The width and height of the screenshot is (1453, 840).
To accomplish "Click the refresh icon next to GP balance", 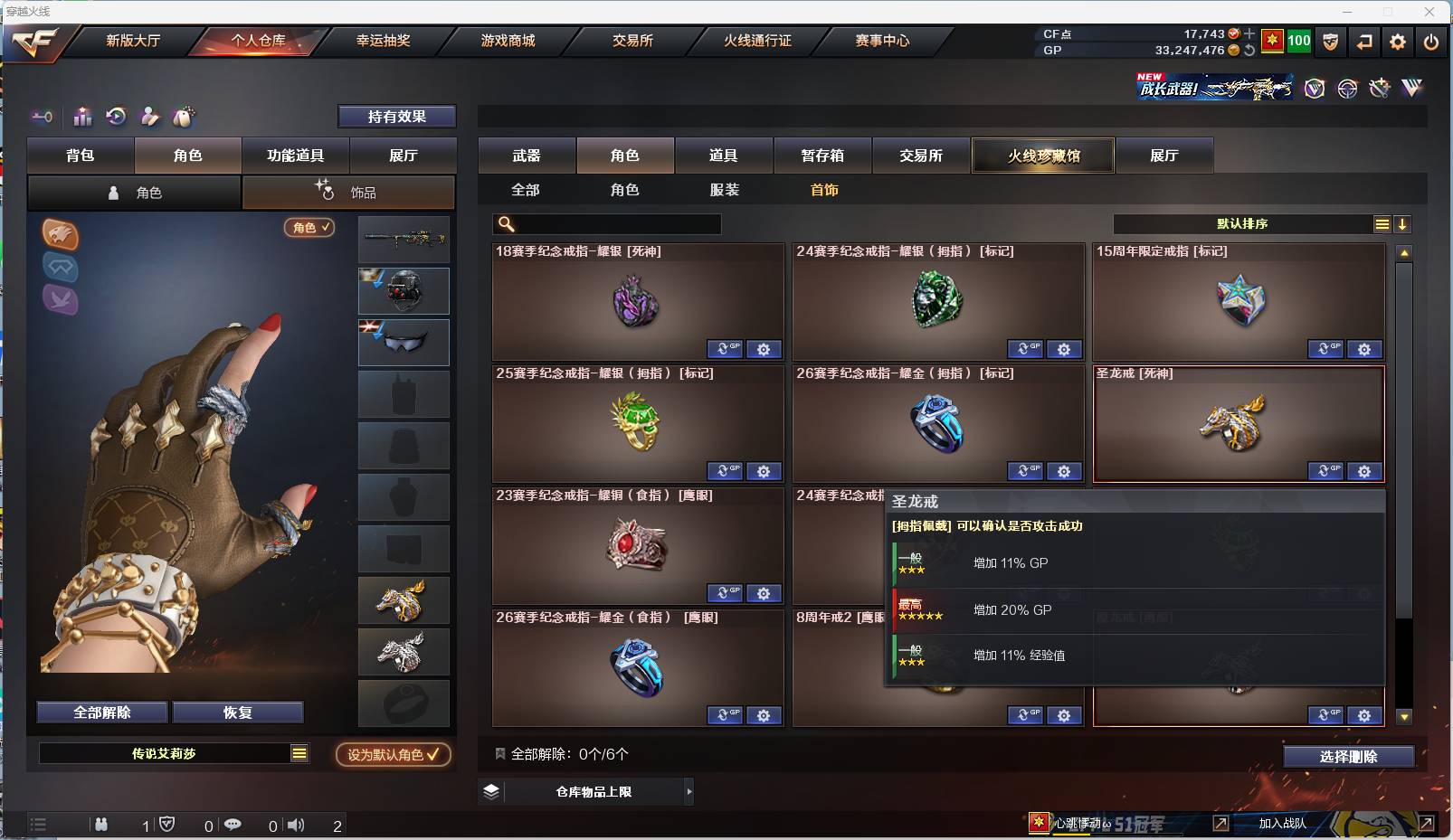I will (1249, 50).
